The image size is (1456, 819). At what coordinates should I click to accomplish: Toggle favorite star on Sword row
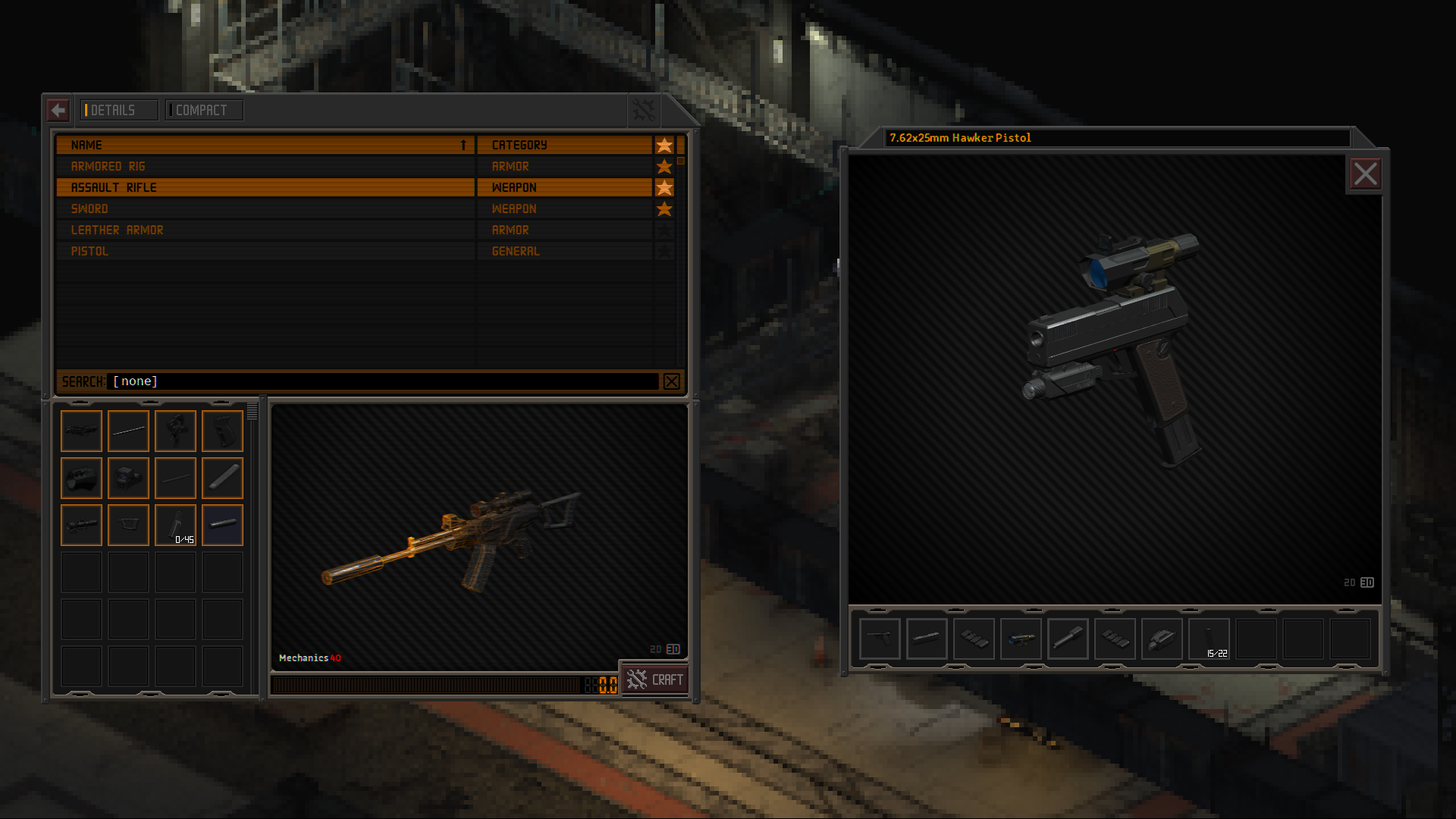[x=664, y=209]
